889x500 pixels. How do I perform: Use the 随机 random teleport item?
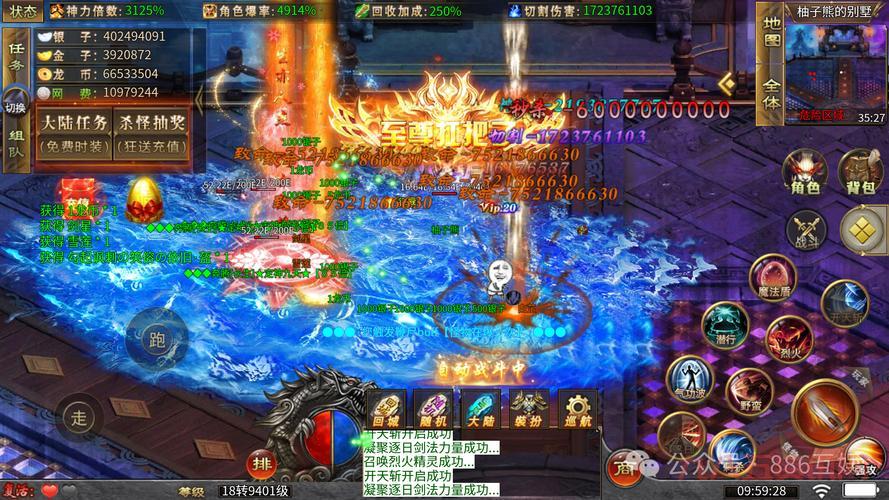pyautogui.click(x=433, y=411)
